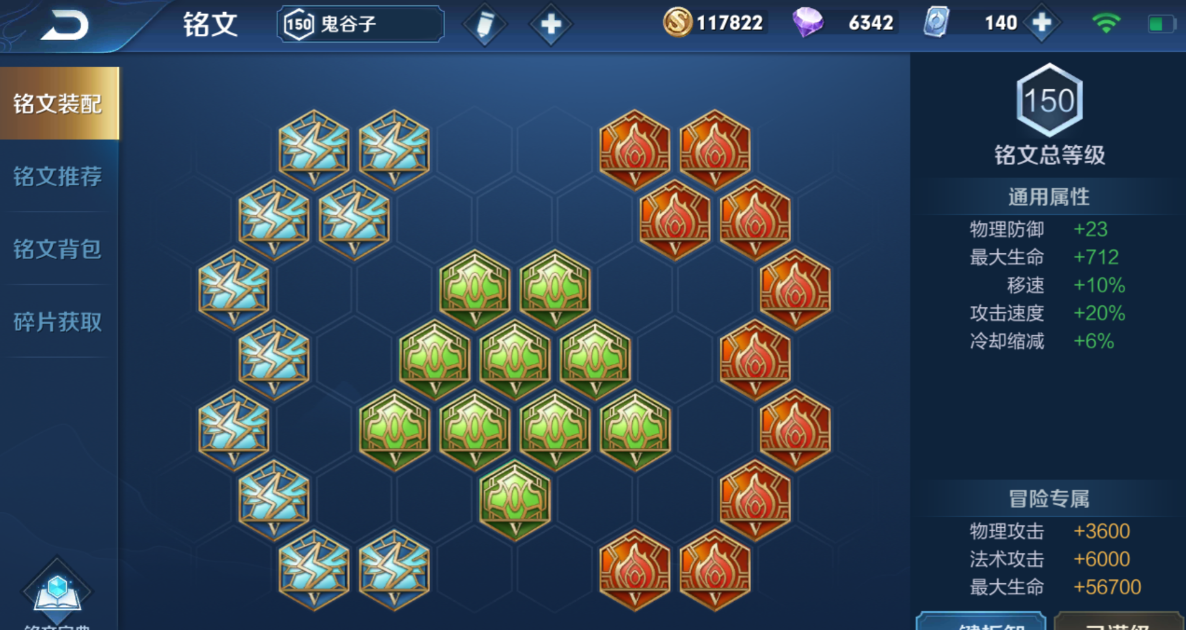This screenshot has height=630, width=1186.
Task: Choose the bottom-most single green rune
Action: click(x=515, y=500)
